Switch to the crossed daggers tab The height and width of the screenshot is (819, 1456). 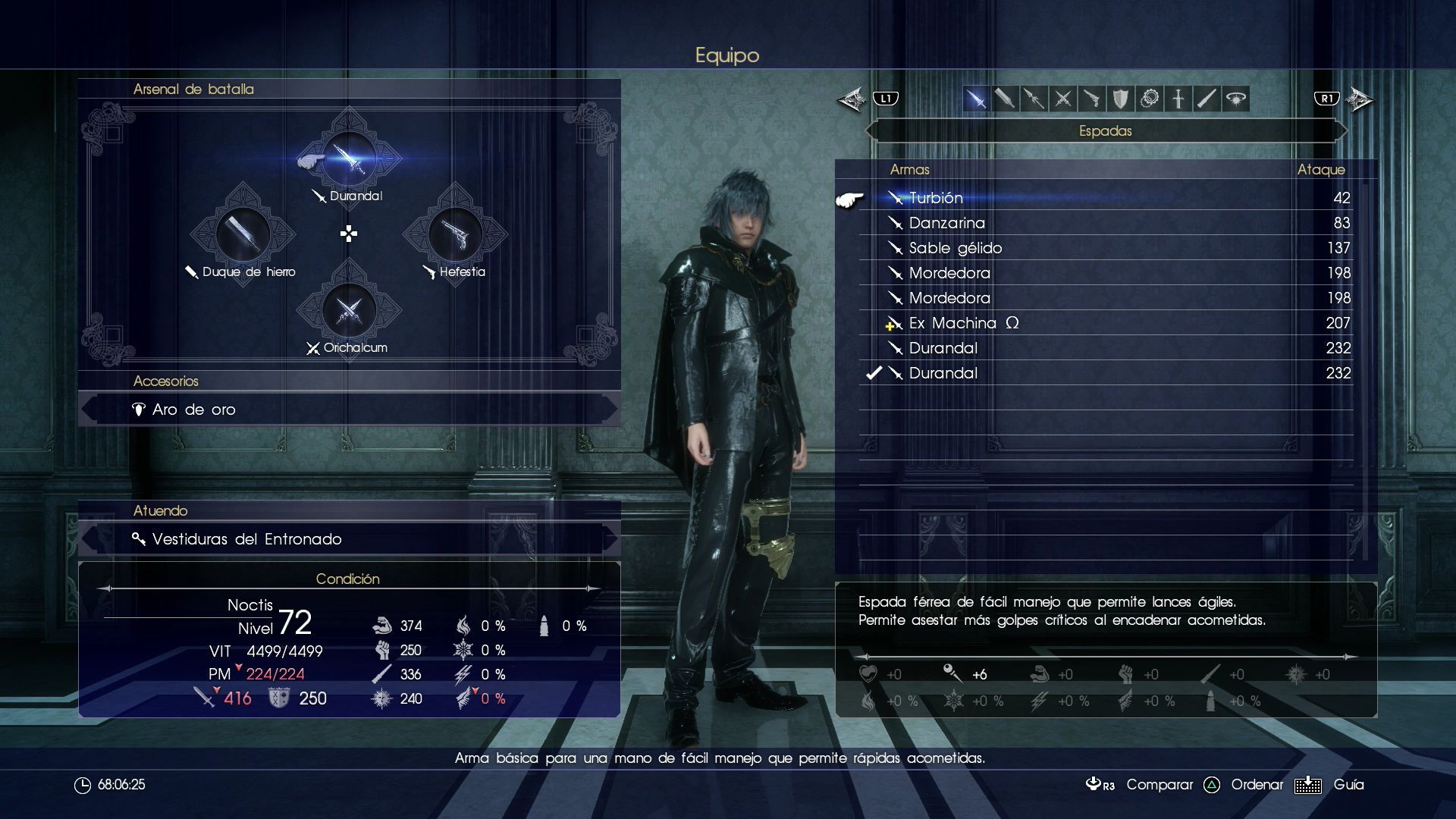point(1062,99)
